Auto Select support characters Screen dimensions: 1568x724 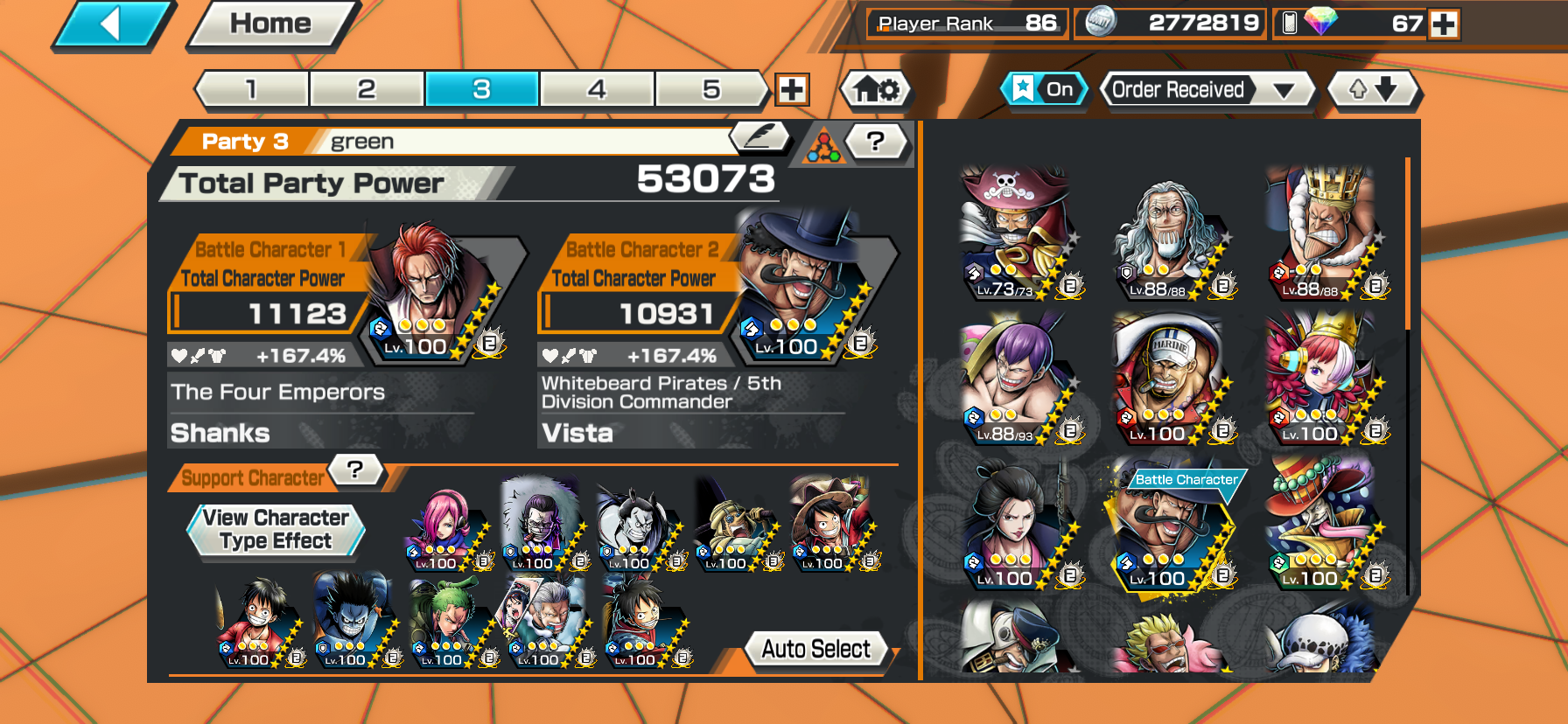[x=815, y=649]
